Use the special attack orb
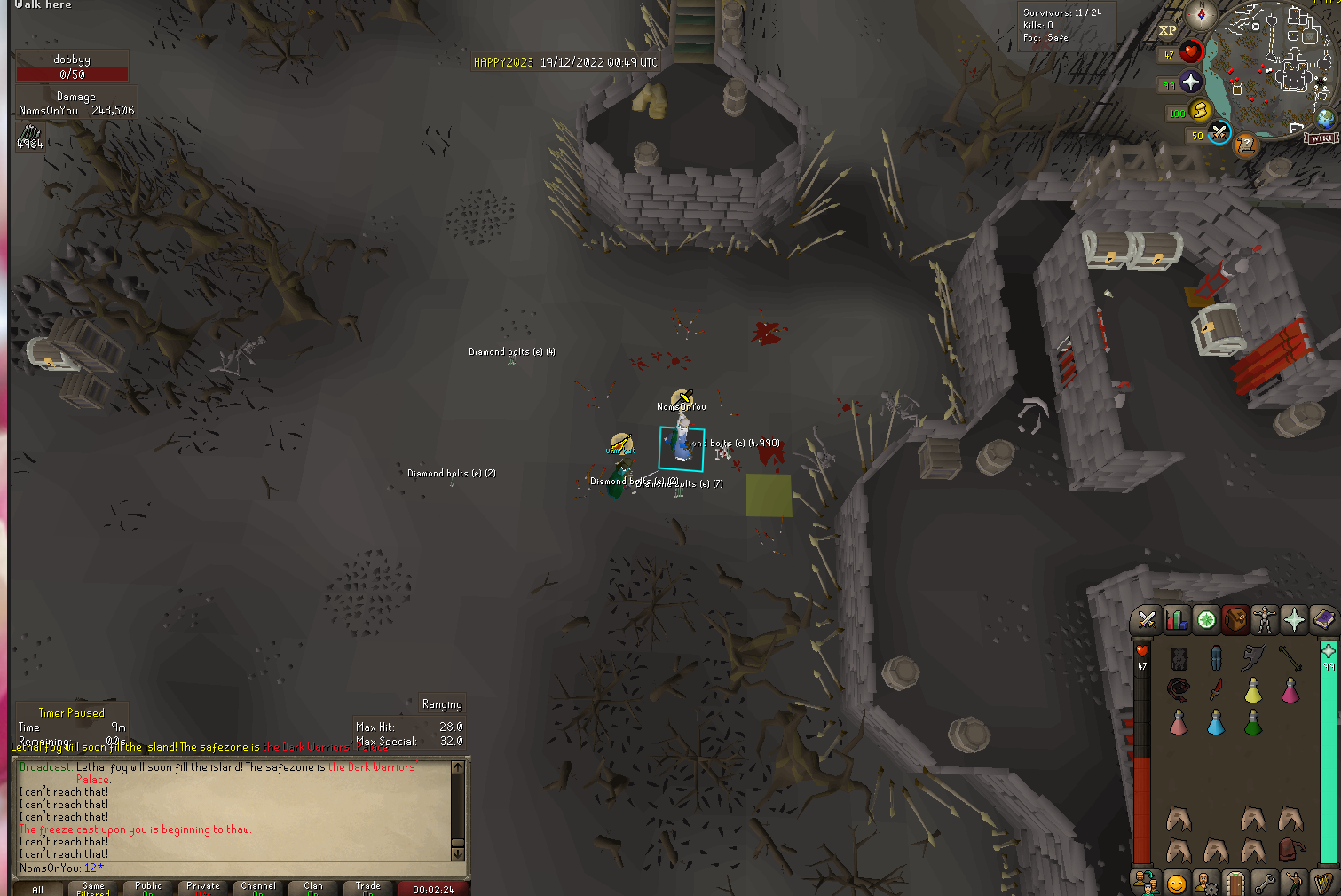Viewport: 1341px width, 896px height. [x=1219, y=132]
